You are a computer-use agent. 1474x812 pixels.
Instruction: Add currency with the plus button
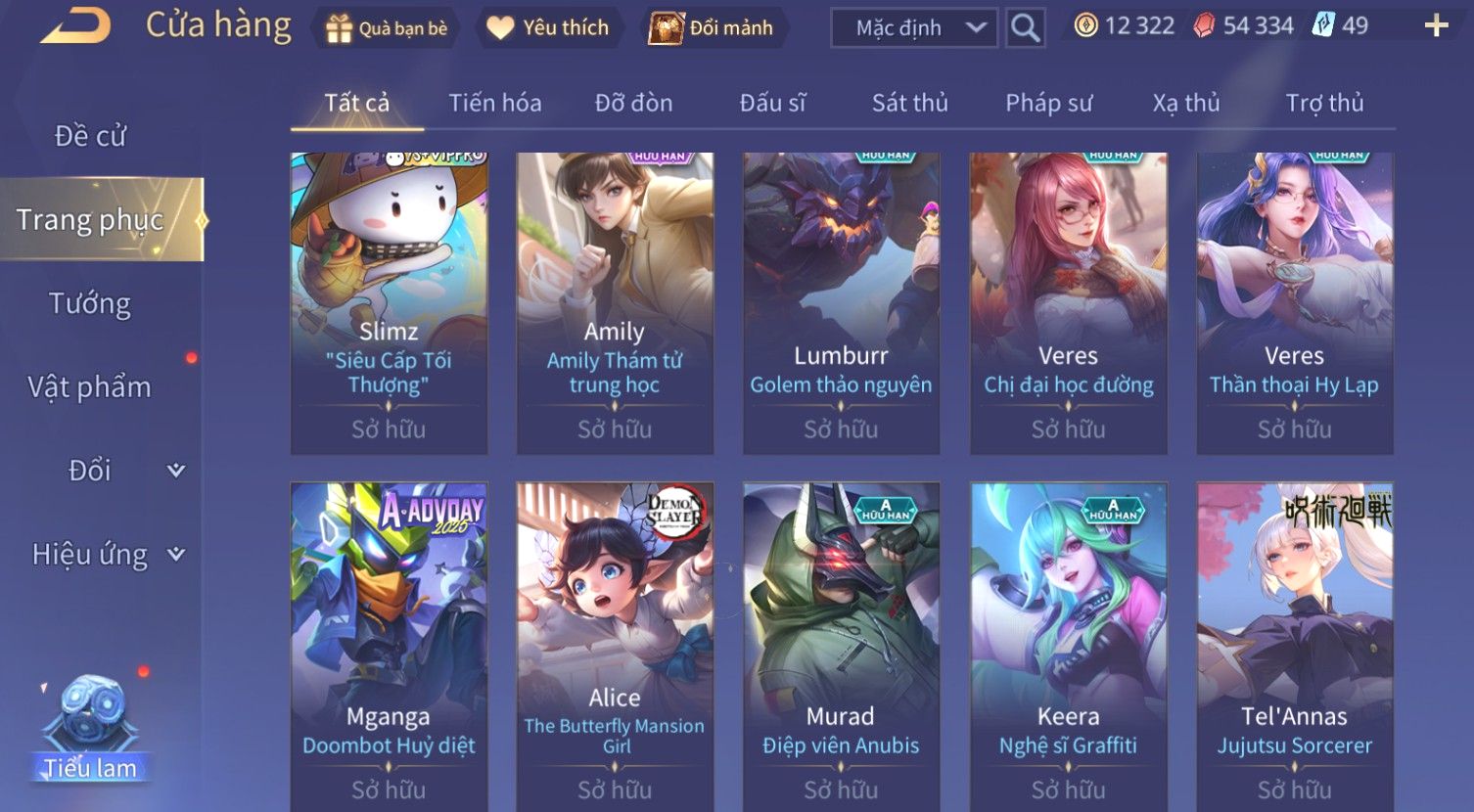(x=1436, y=26)
